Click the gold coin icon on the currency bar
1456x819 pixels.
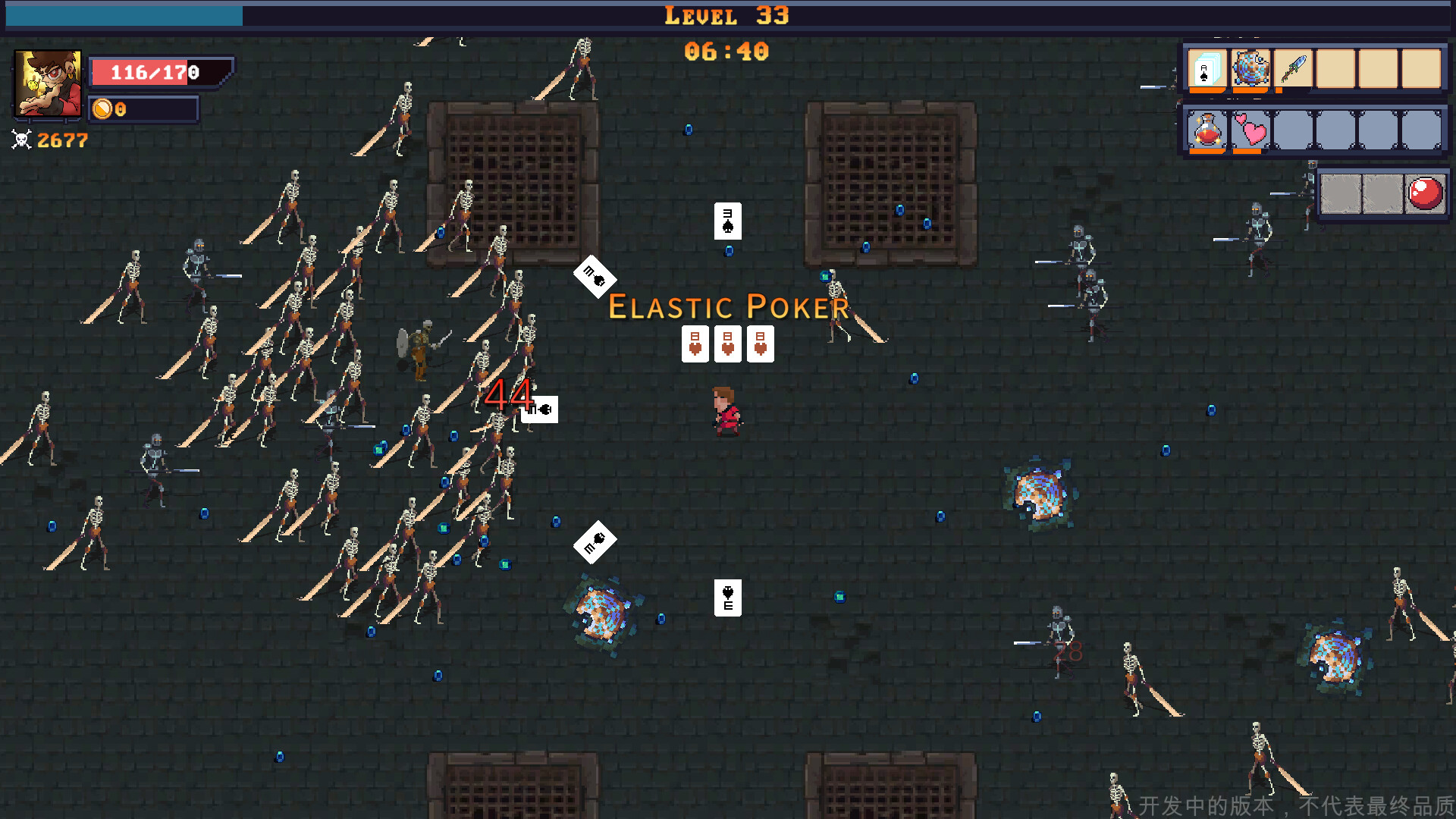(x=103, y=109)
